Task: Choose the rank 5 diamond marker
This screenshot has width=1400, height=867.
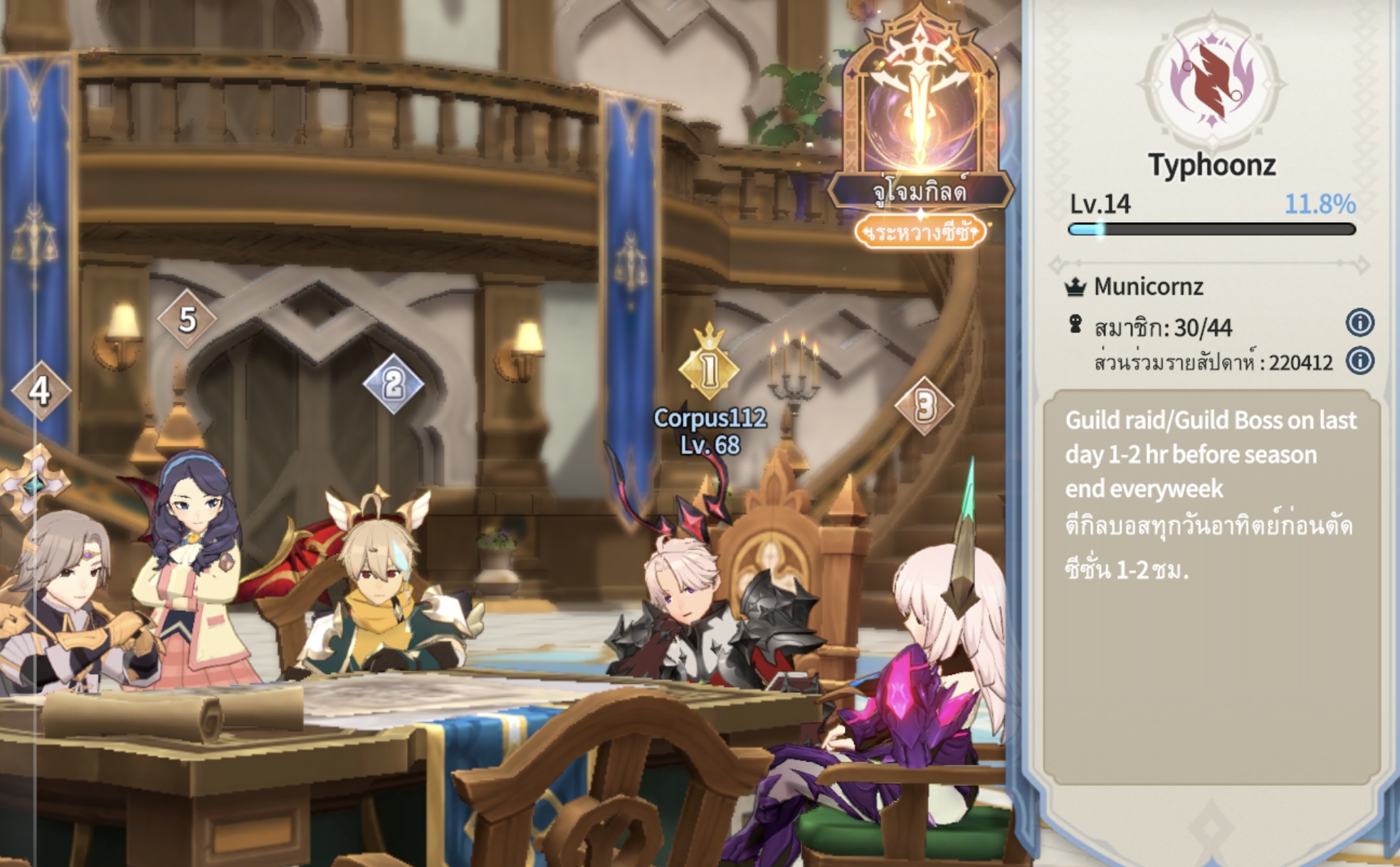Action: (x=186, y=320)
